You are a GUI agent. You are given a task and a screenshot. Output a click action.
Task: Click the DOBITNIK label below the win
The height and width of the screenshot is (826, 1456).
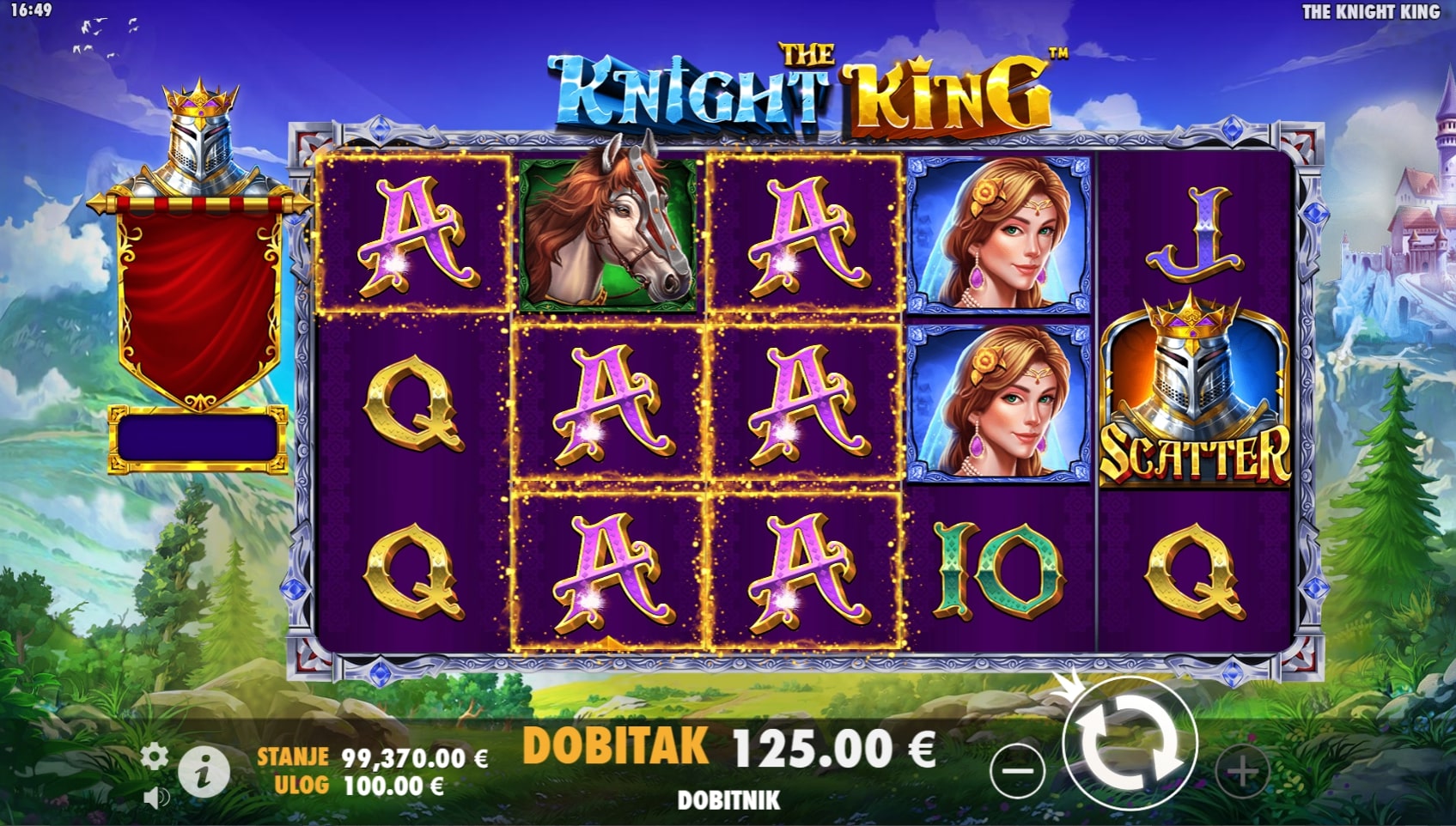click(x=730, y=797)
